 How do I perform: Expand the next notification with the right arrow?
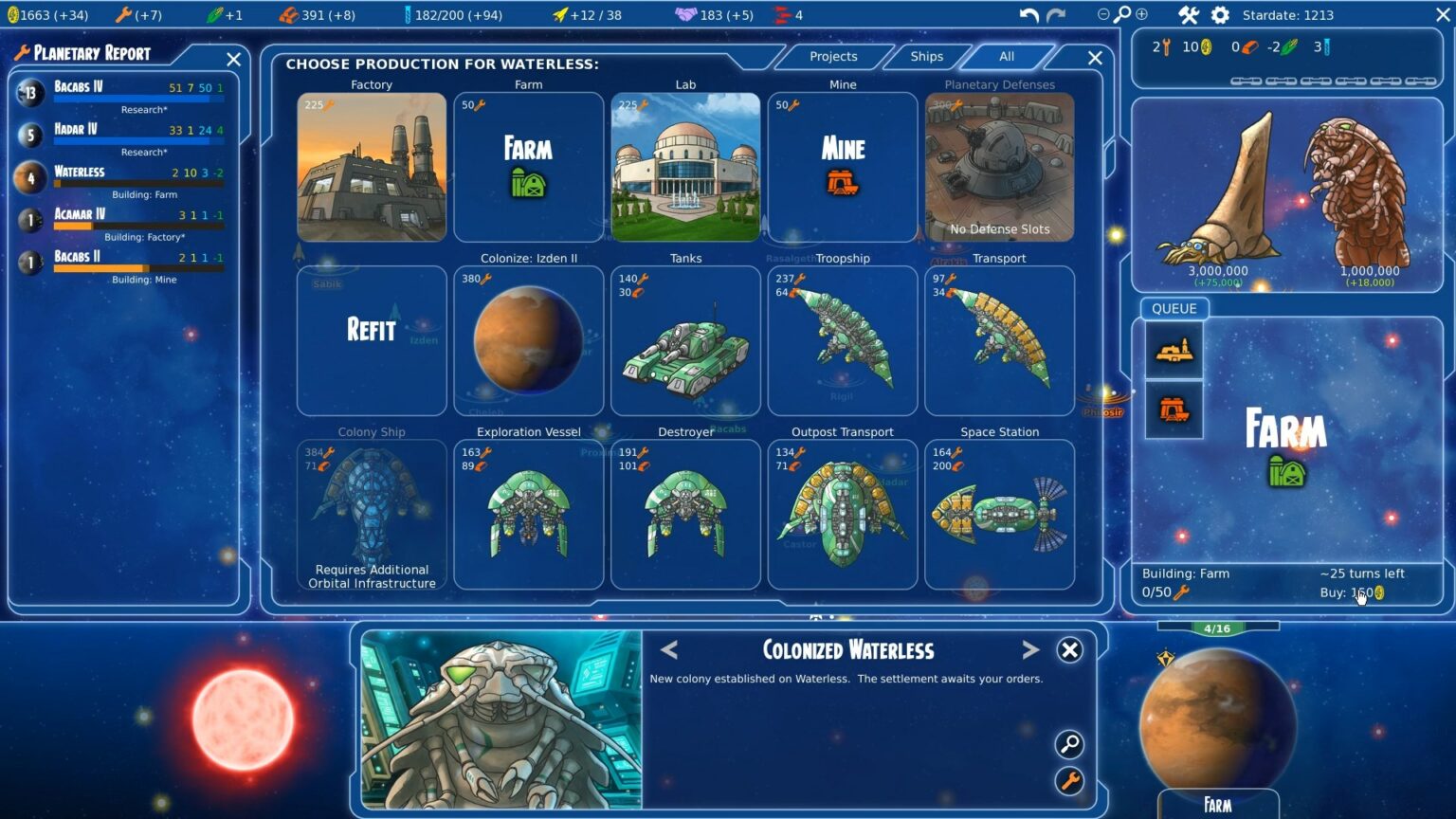click(1030, 650)
